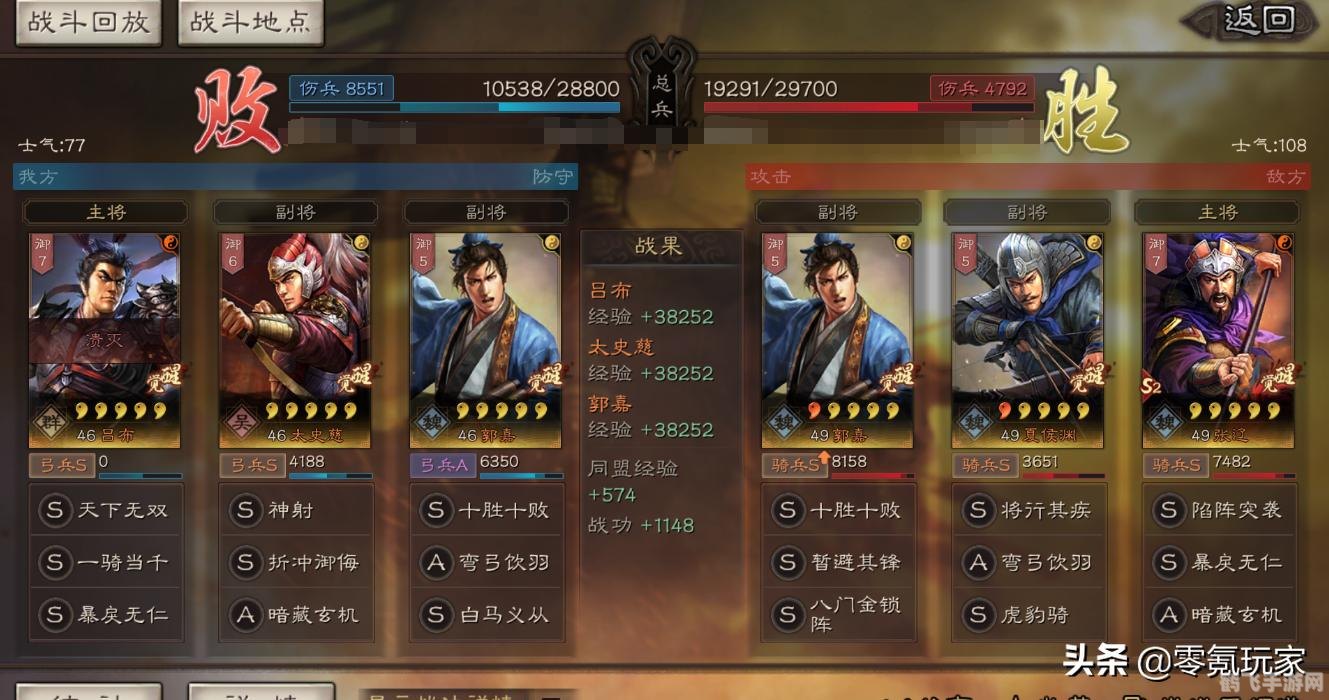Viewport: 1329px width, 700px height.
Task: View the 天下无双 skill
Action: (x=105, y=510)
